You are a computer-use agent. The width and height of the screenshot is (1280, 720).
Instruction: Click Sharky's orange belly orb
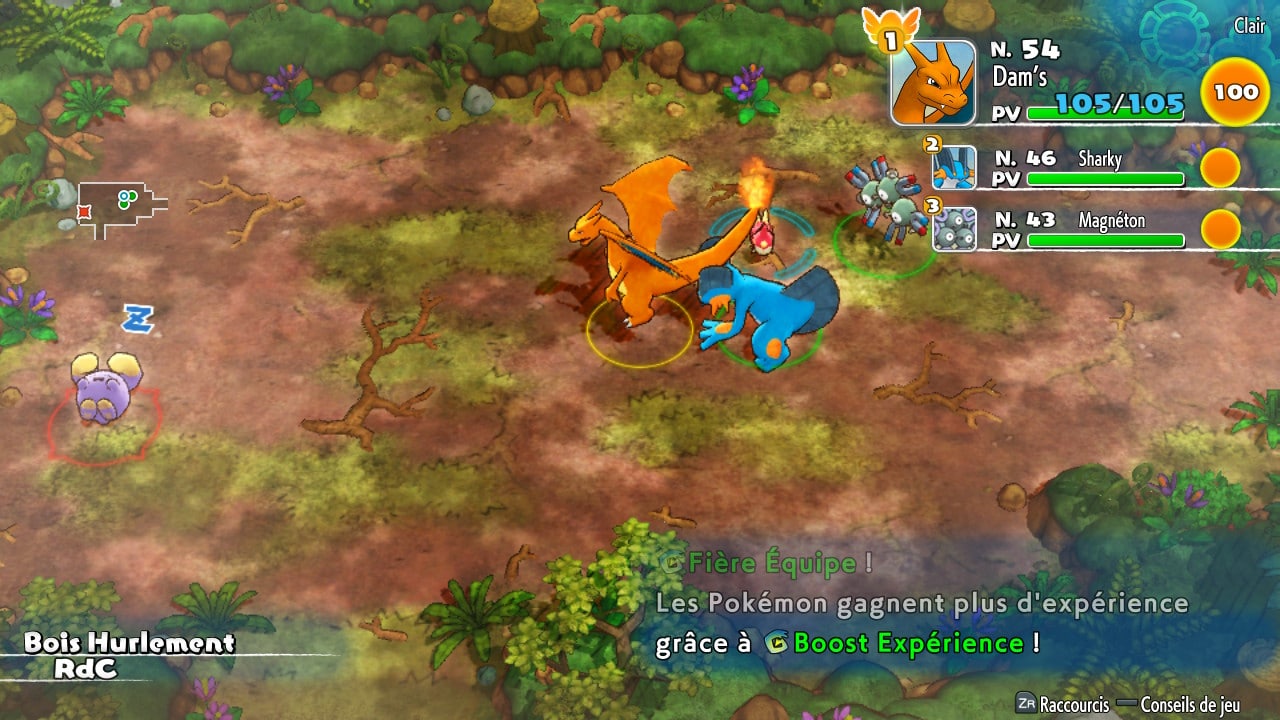[1220, 168]
